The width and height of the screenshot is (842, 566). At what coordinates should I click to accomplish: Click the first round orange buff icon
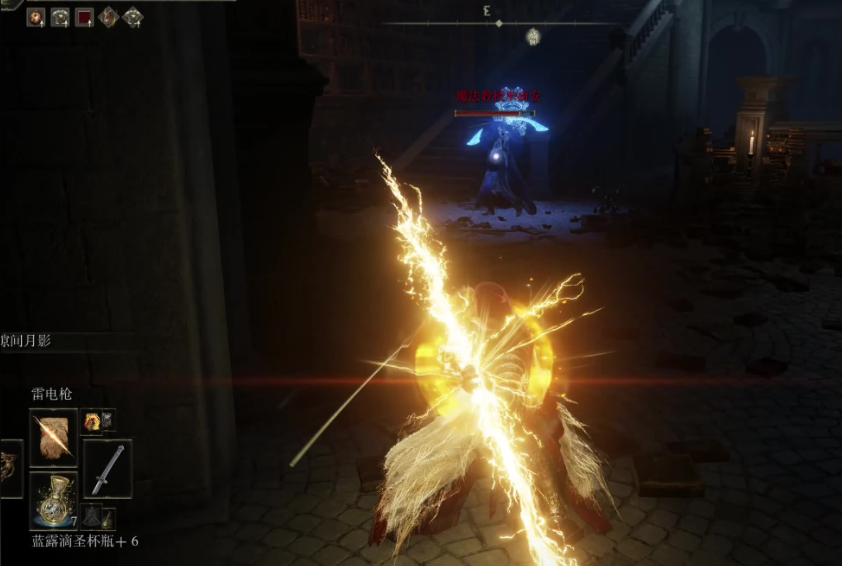pyautogui.click(x=36, y=16)
